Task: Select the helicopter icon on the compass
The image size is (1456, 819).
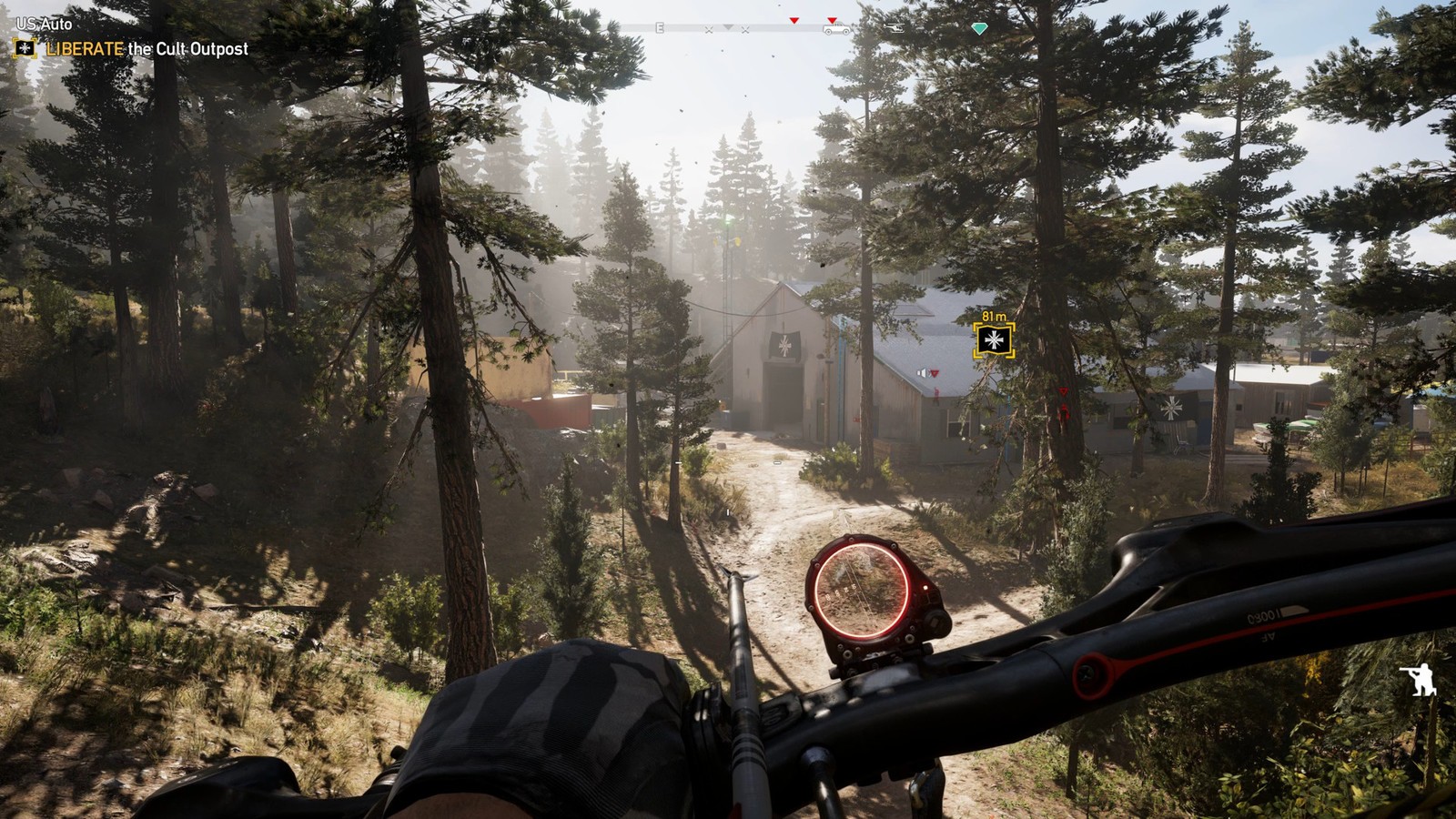Action: coord(895,28)
